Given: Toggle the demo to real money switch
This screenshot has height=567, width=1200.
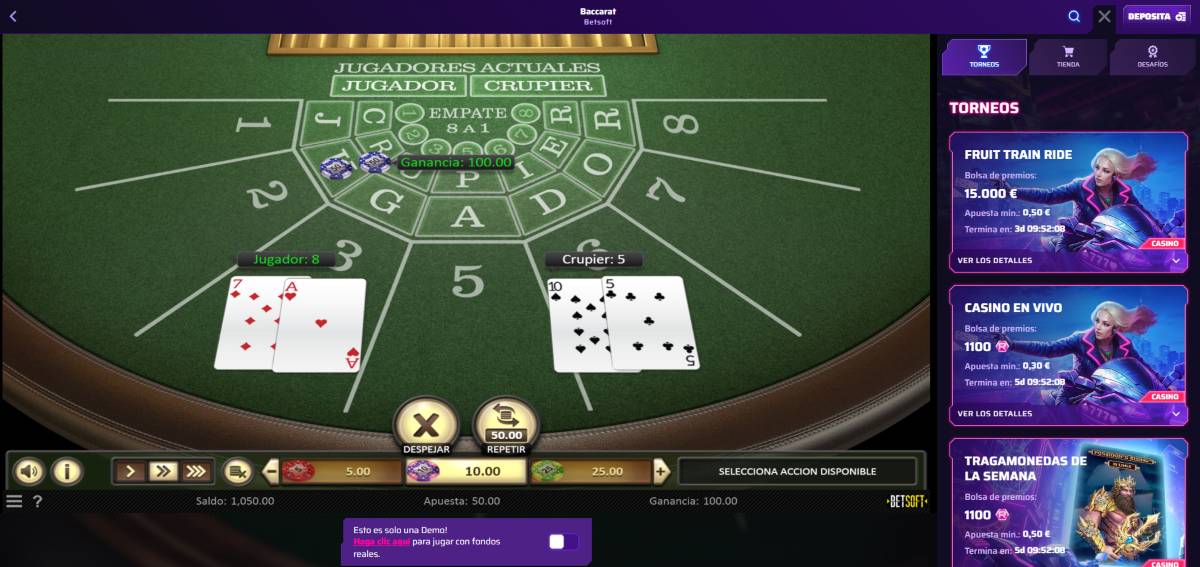Looking at the screenshot, I should [x=563, y=541].
